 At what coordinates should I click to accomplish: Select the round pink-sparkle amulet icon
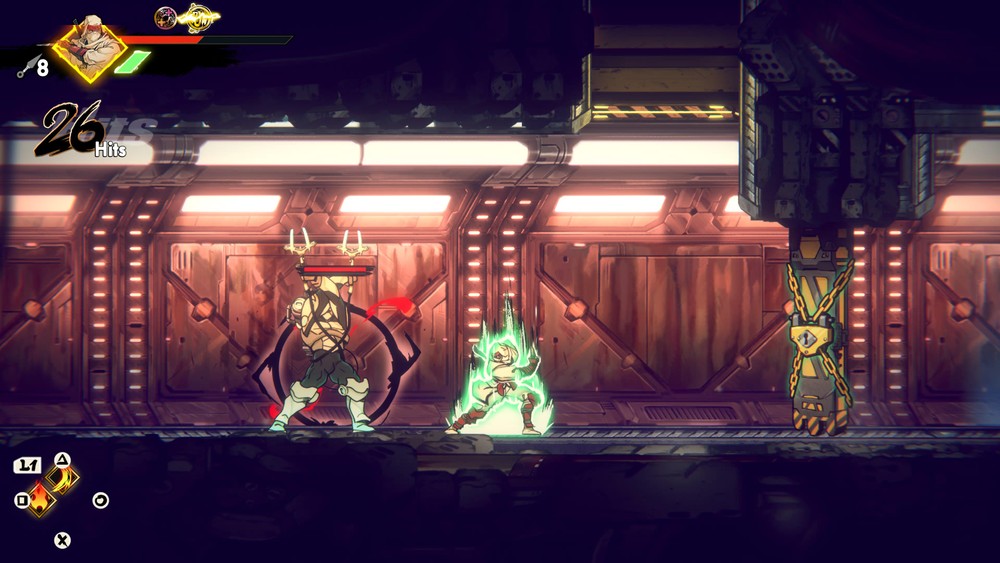[x=165, y=17]
